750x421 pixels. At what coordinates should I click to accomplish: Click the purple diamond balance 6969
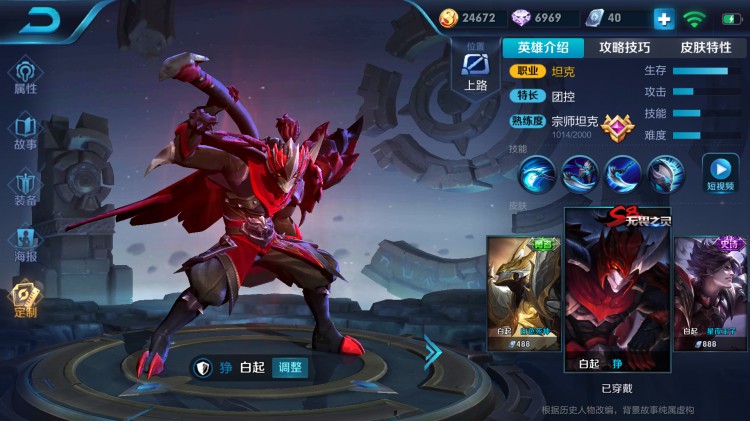(541, 18)
